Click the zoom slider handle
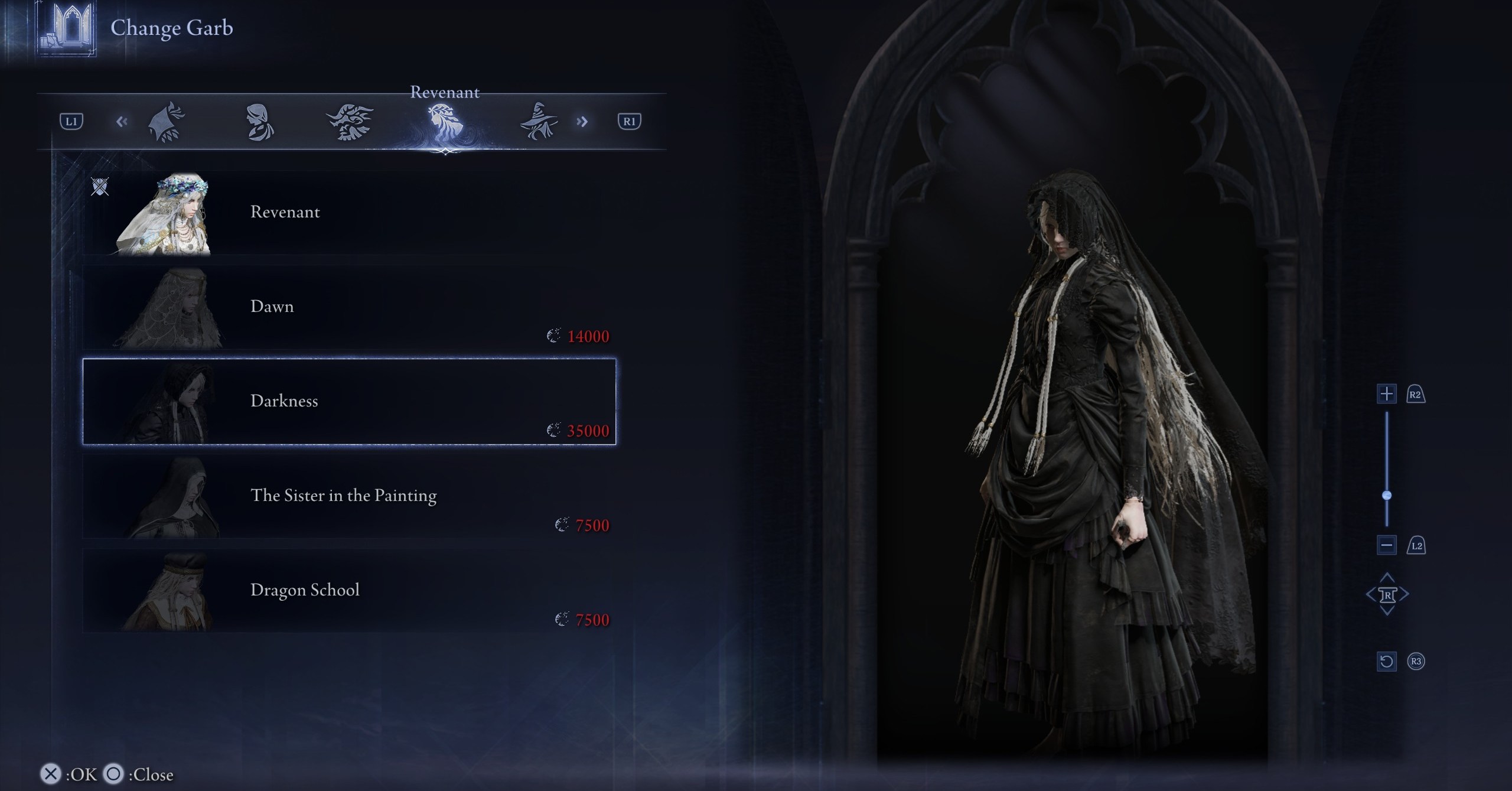 click(1387, 495)
